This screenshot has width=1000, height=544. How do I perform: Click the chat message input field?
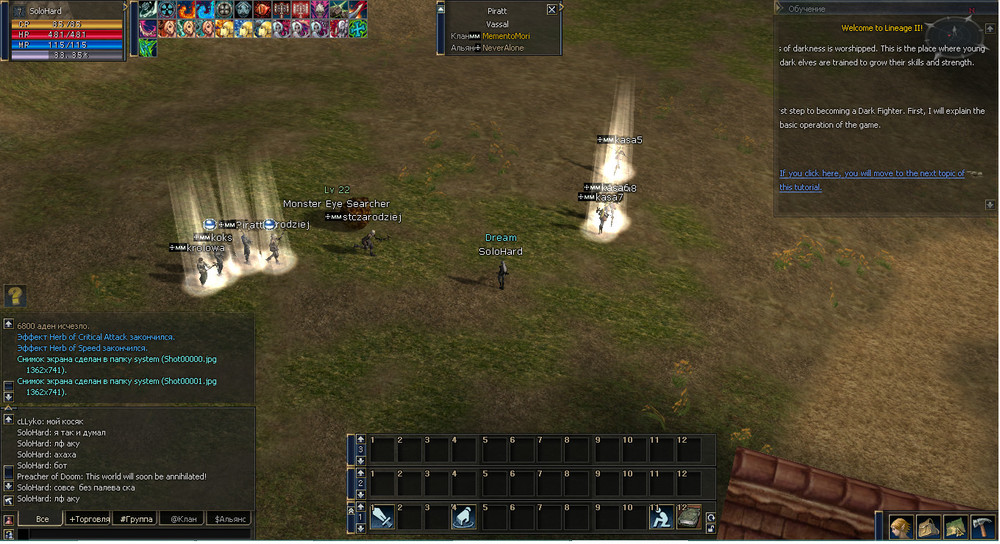[130, 535]
